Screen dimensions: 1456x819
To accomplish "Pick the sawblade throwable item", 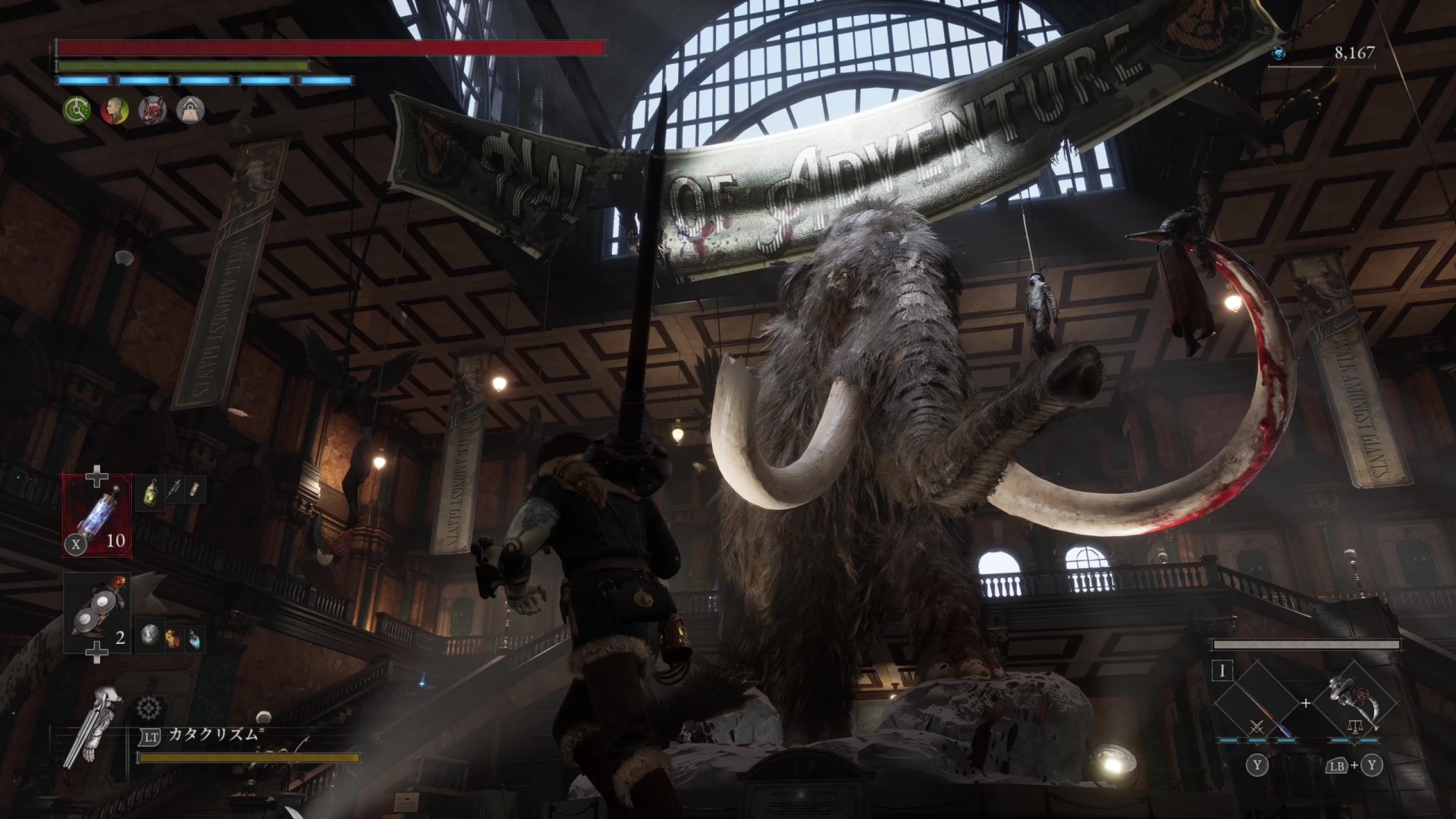I will click(x=151, y=637).
